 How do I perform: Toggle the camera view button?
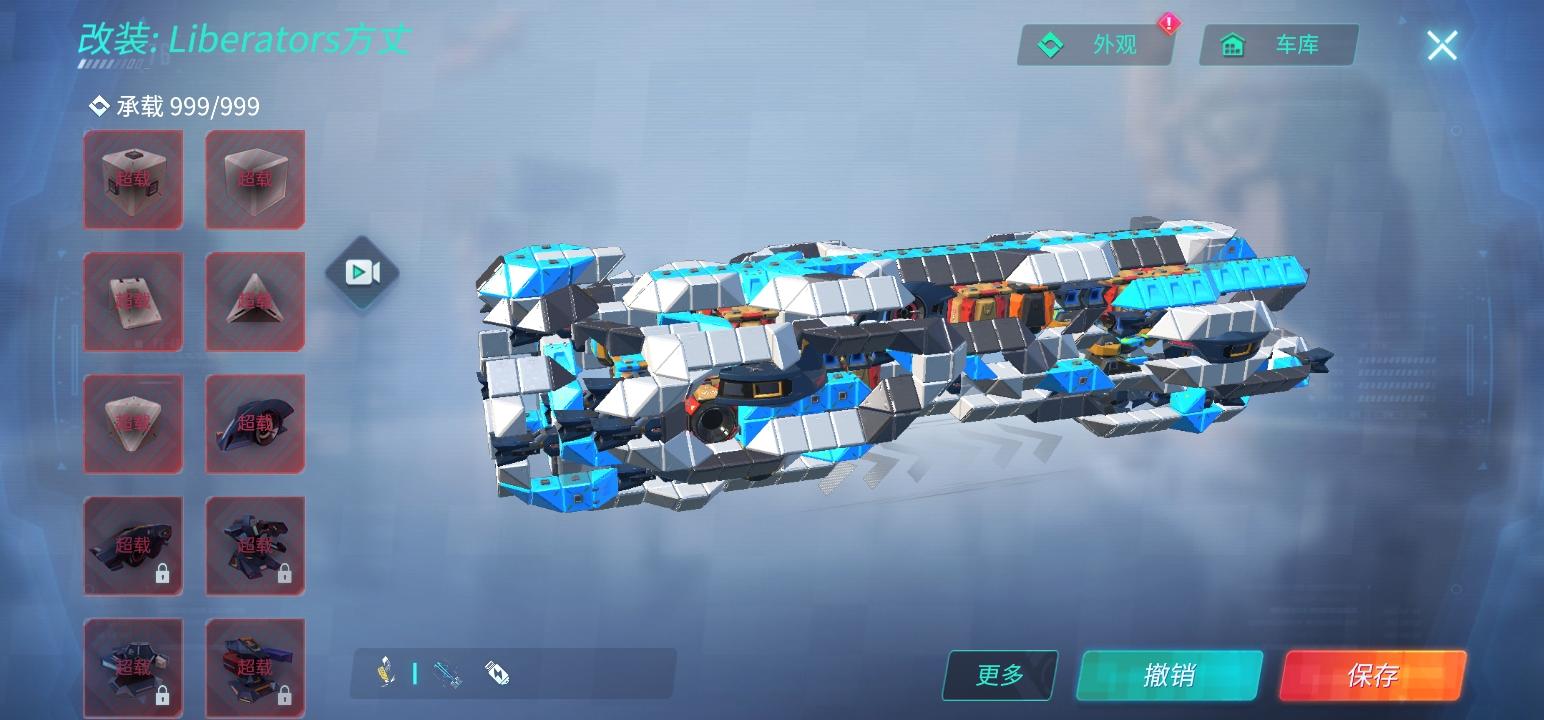(361, 272)
